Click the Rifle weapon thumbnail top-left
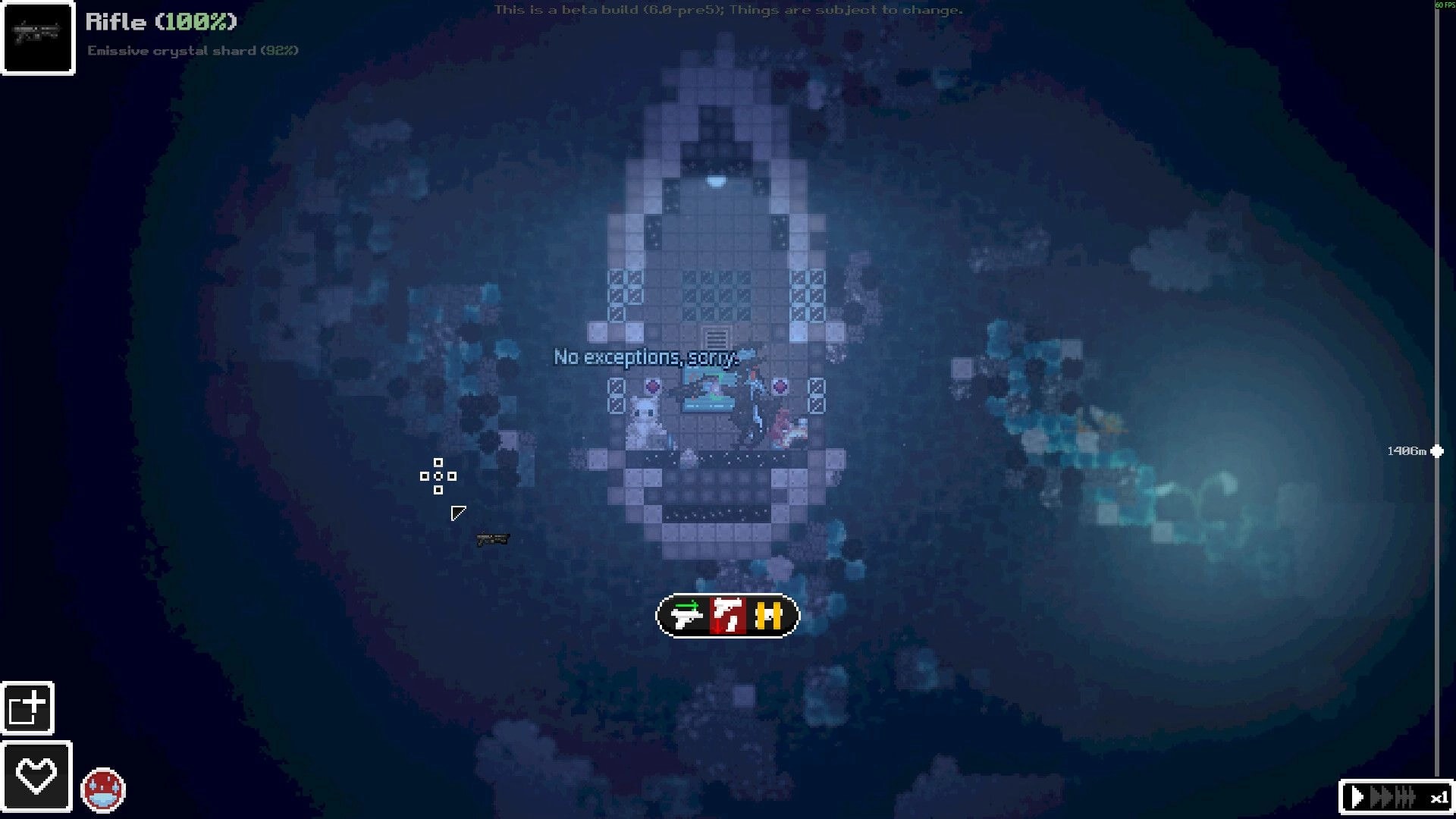 pos(37,37)
